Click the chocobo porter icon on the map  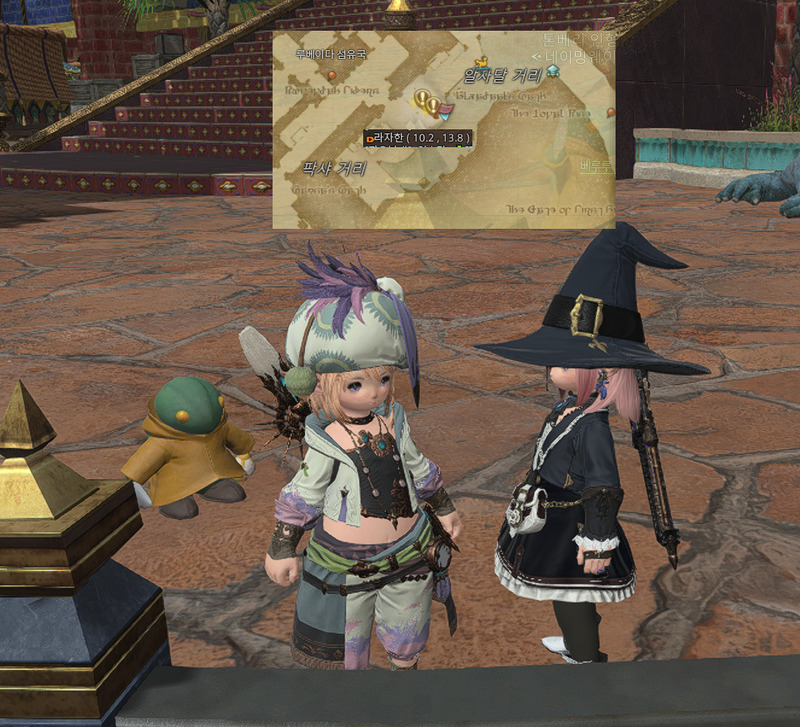(x=480, y=61)
